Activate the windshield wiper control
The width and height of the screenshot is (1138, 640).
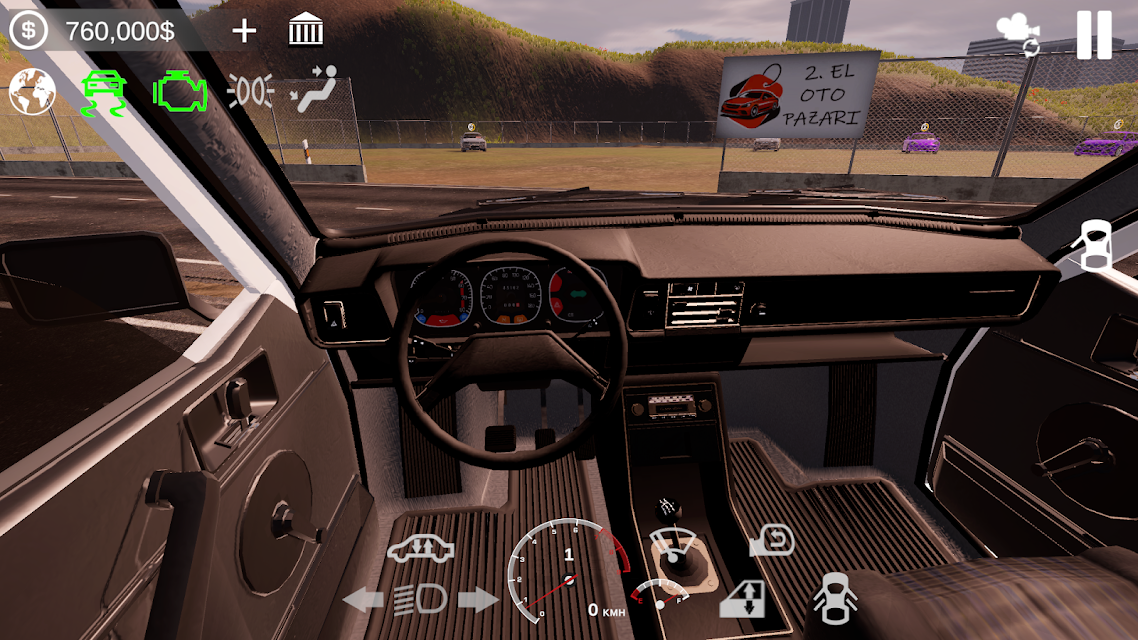pos(673,544)
